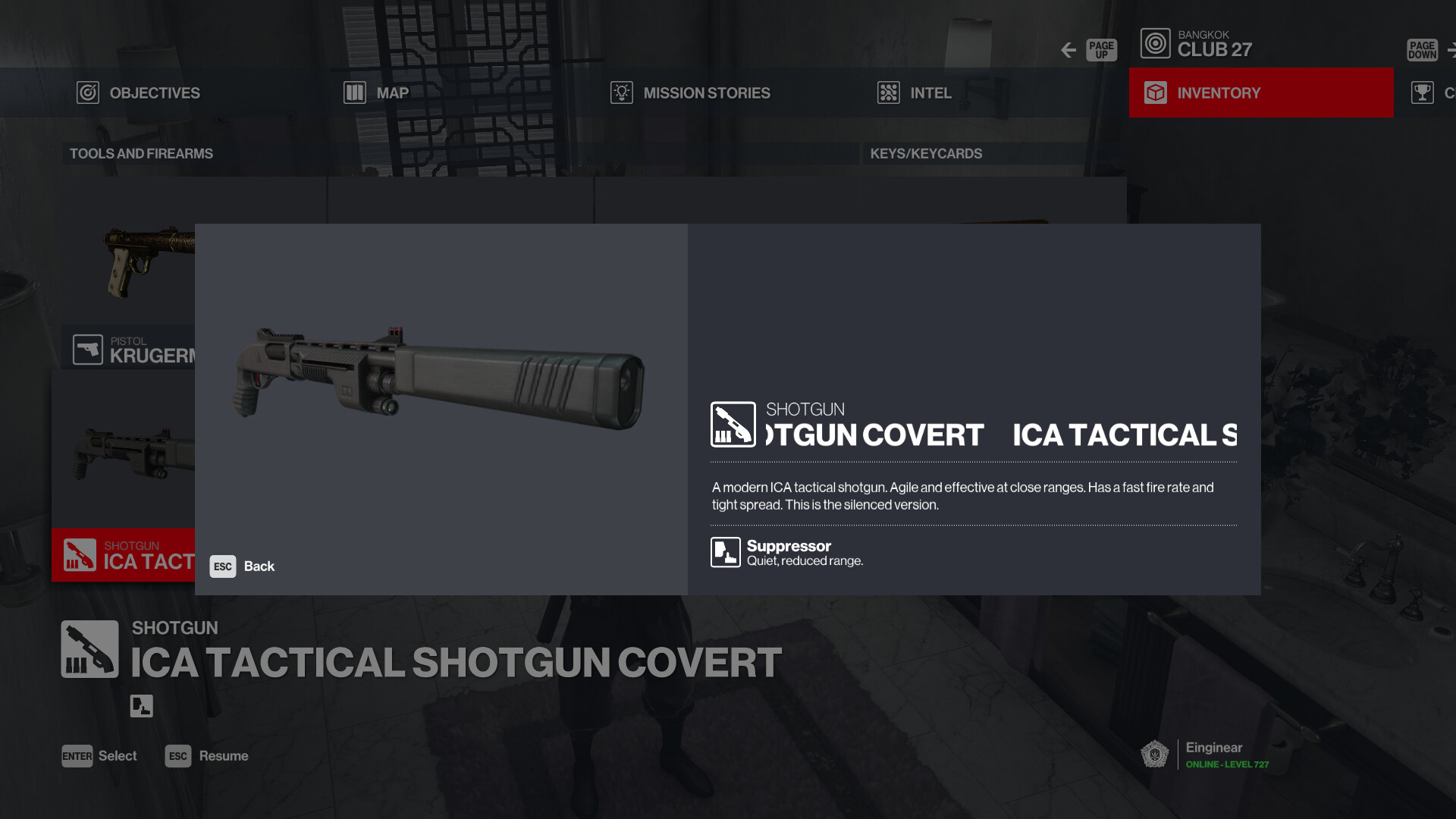Viewport: 1456px width, 819px height.
Task: Open the Objectives tab
Action: tap(139, 93)
